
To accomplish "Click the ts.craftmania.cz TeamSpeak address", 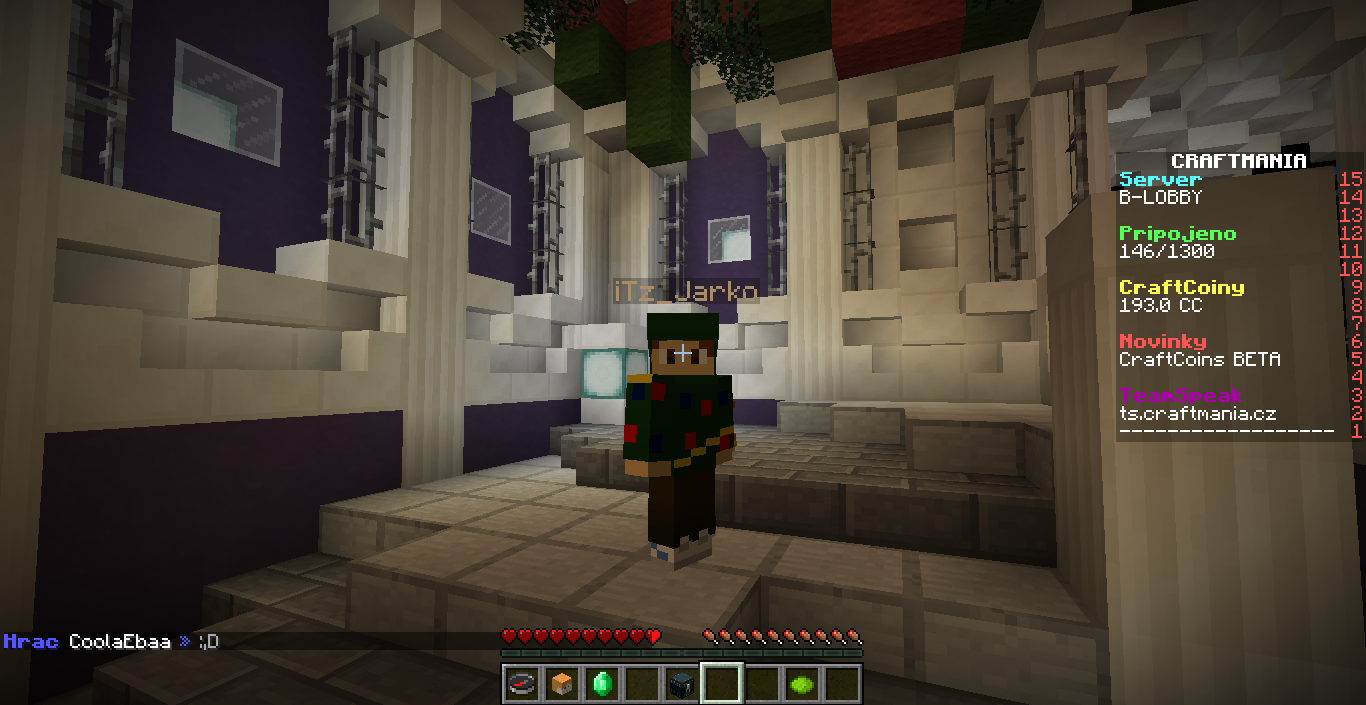I will click(1197, 414).
